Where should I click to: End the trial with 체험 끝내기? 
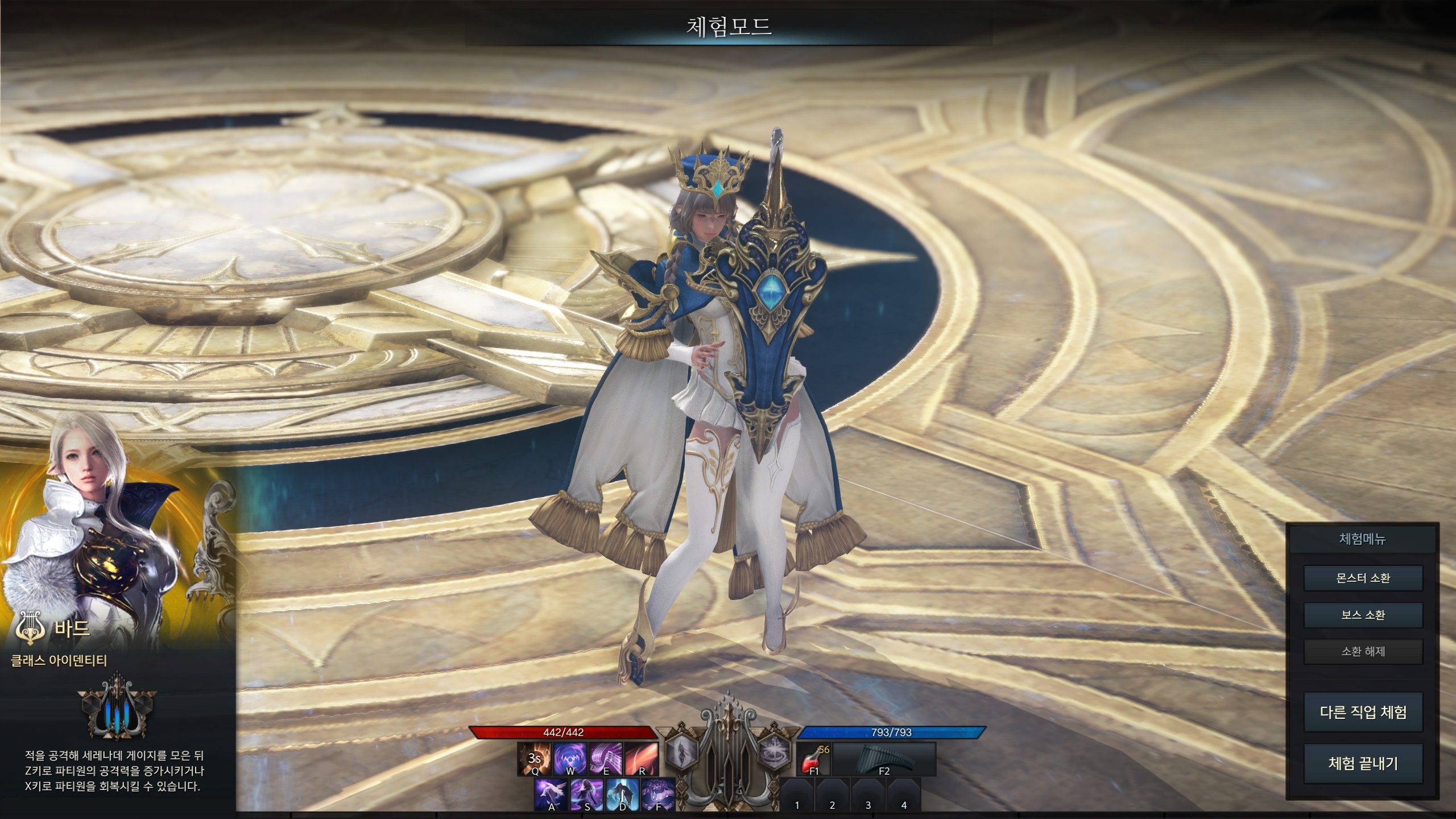[1363, 763]
